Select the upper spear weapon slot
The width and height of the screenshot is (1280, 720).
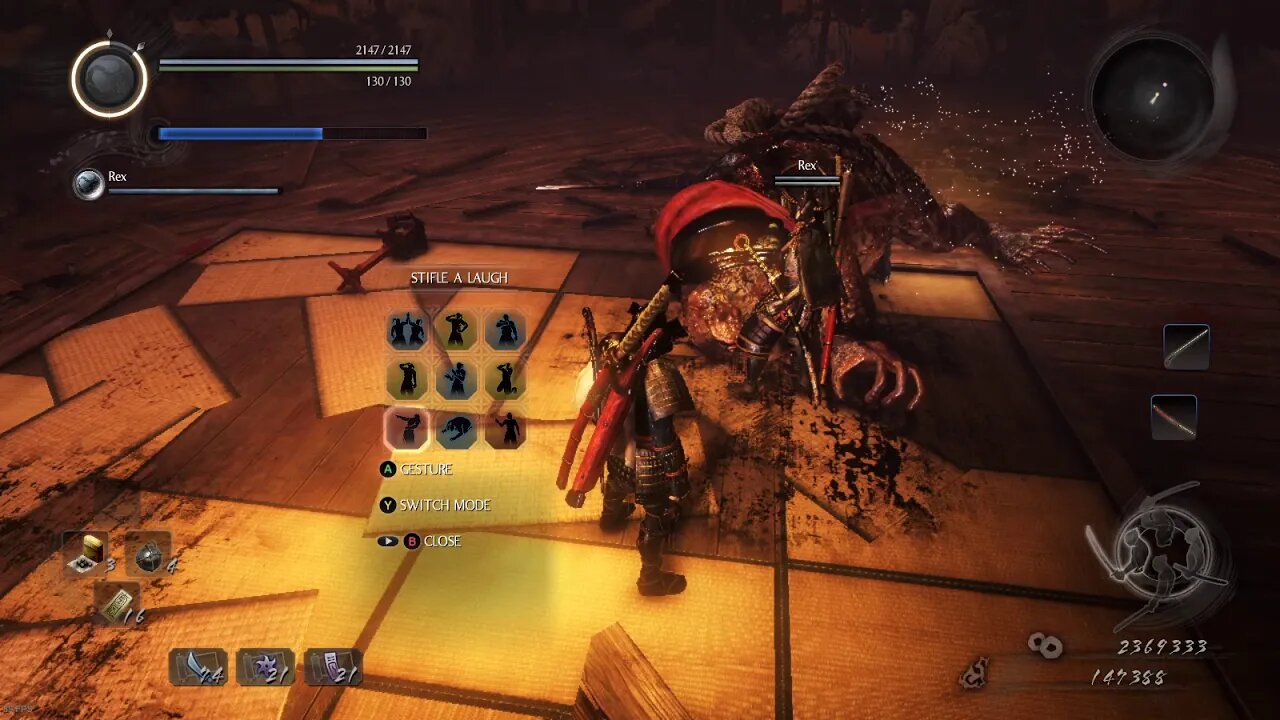click(1186, 347)
